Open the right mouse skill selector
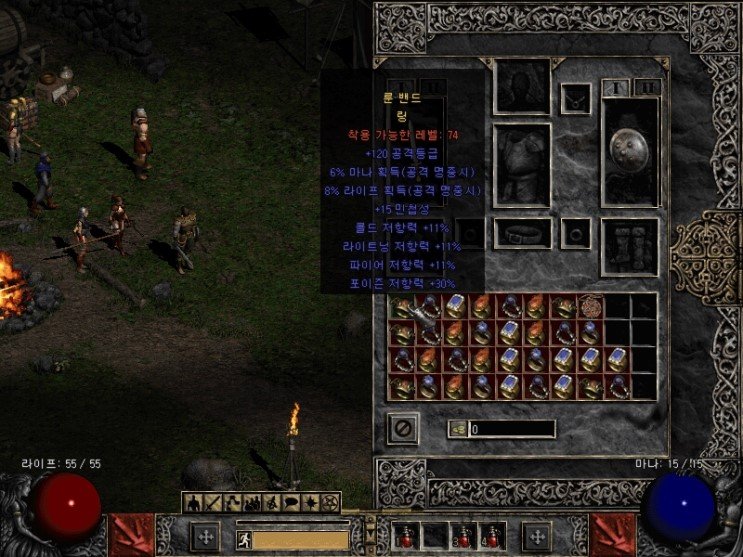 click(x=536, y=537)
